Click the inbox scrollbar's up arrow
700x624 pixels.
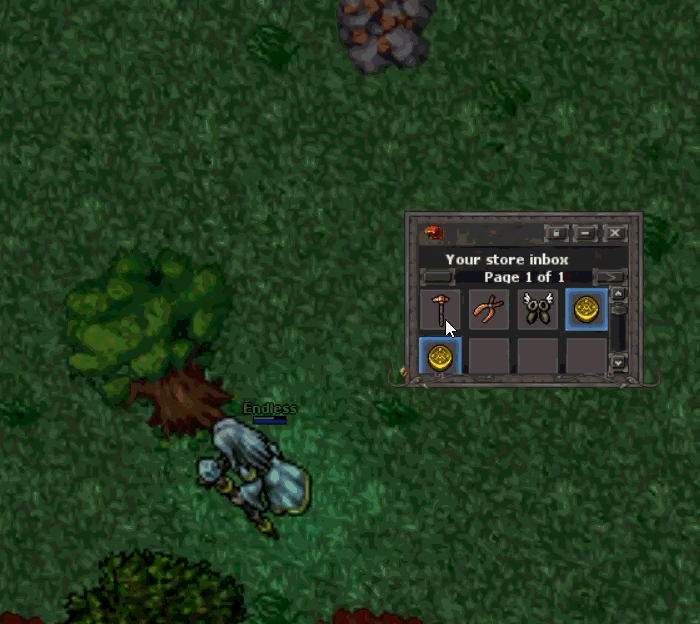click(618, 294)
